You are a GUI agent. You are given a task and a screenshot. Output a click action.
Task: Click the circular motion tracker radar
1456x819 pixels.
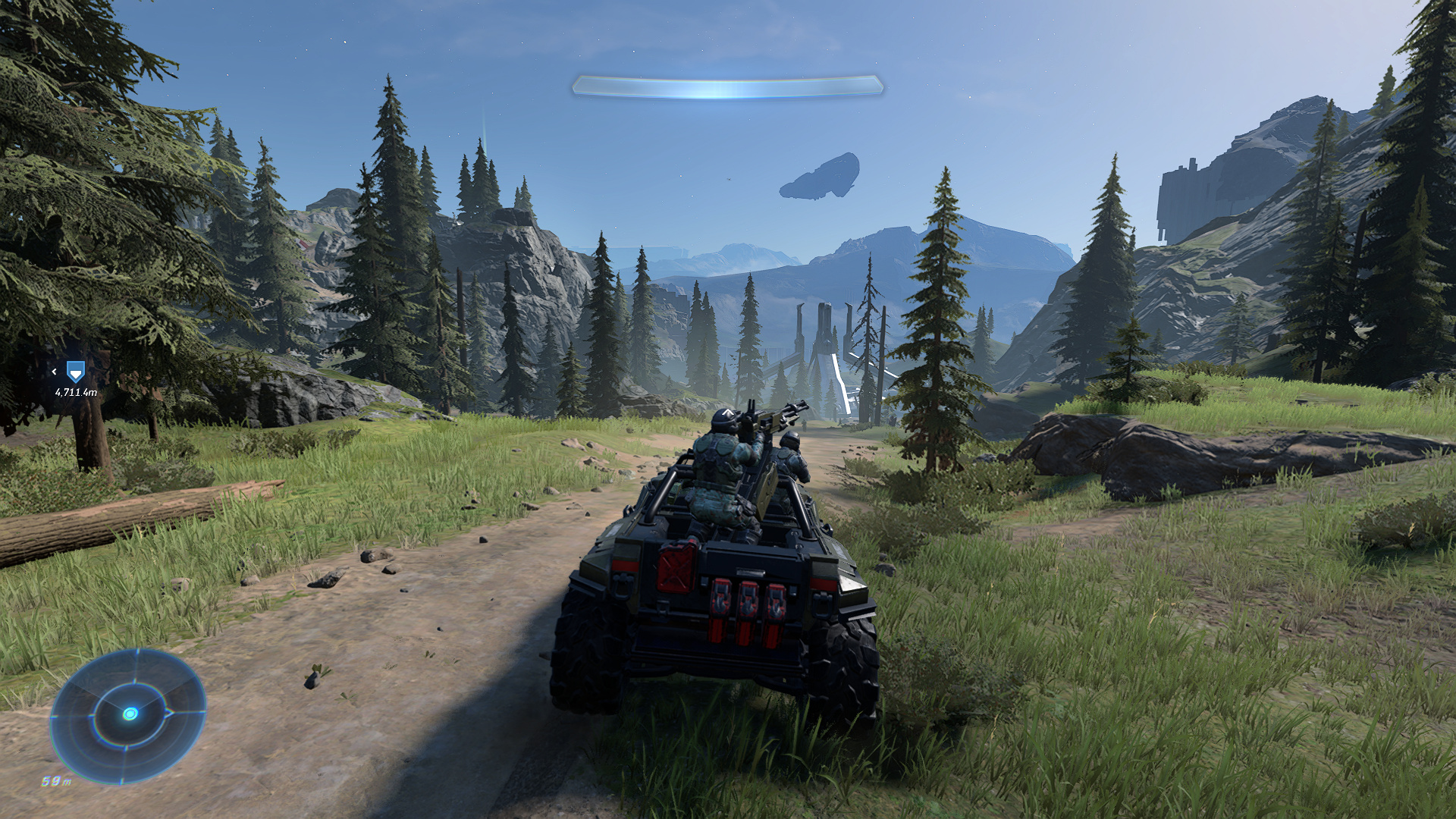[129, 714]
